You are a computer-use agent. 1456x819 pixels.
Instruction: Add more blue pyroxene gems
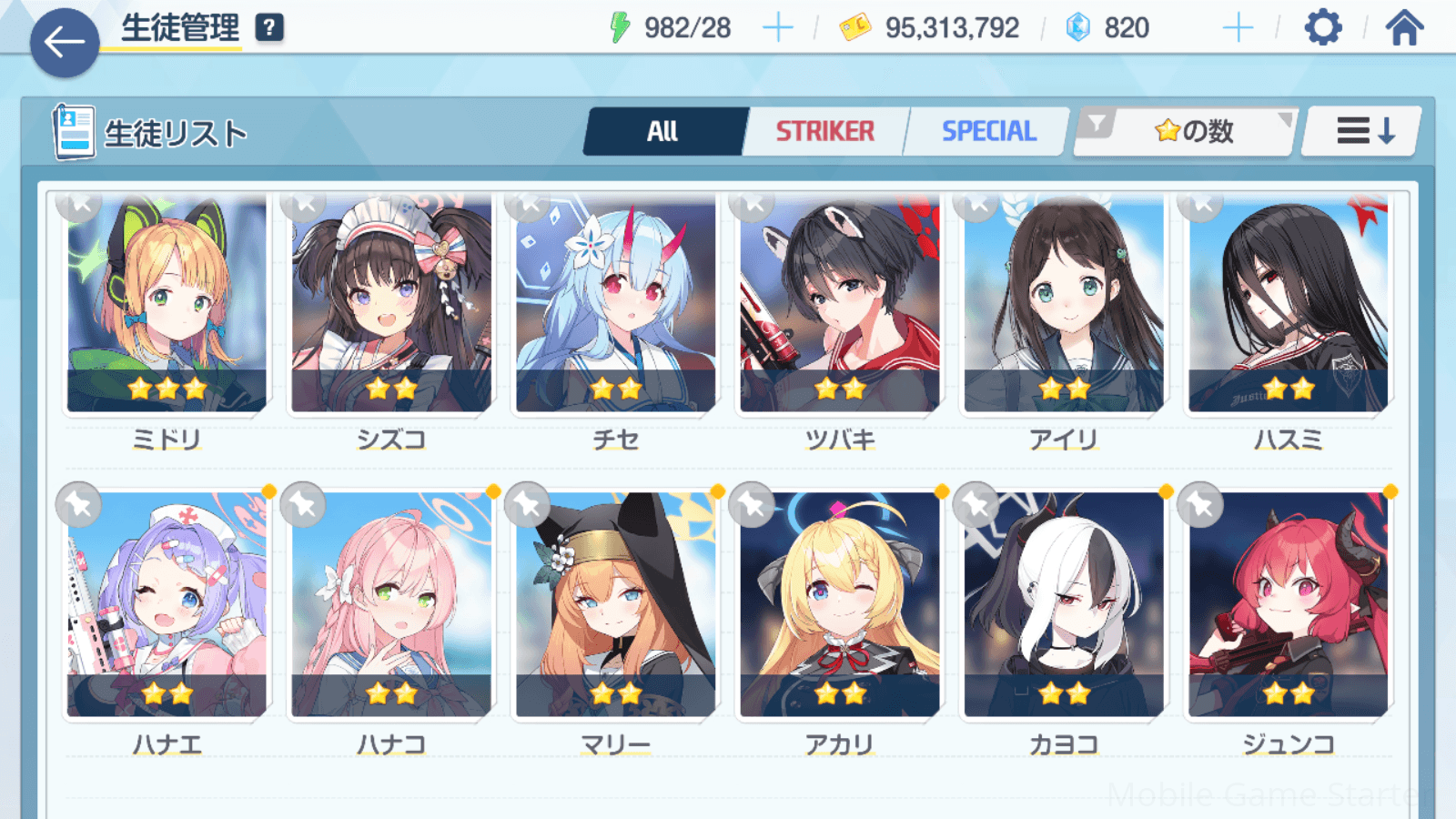pos(1238,28)
